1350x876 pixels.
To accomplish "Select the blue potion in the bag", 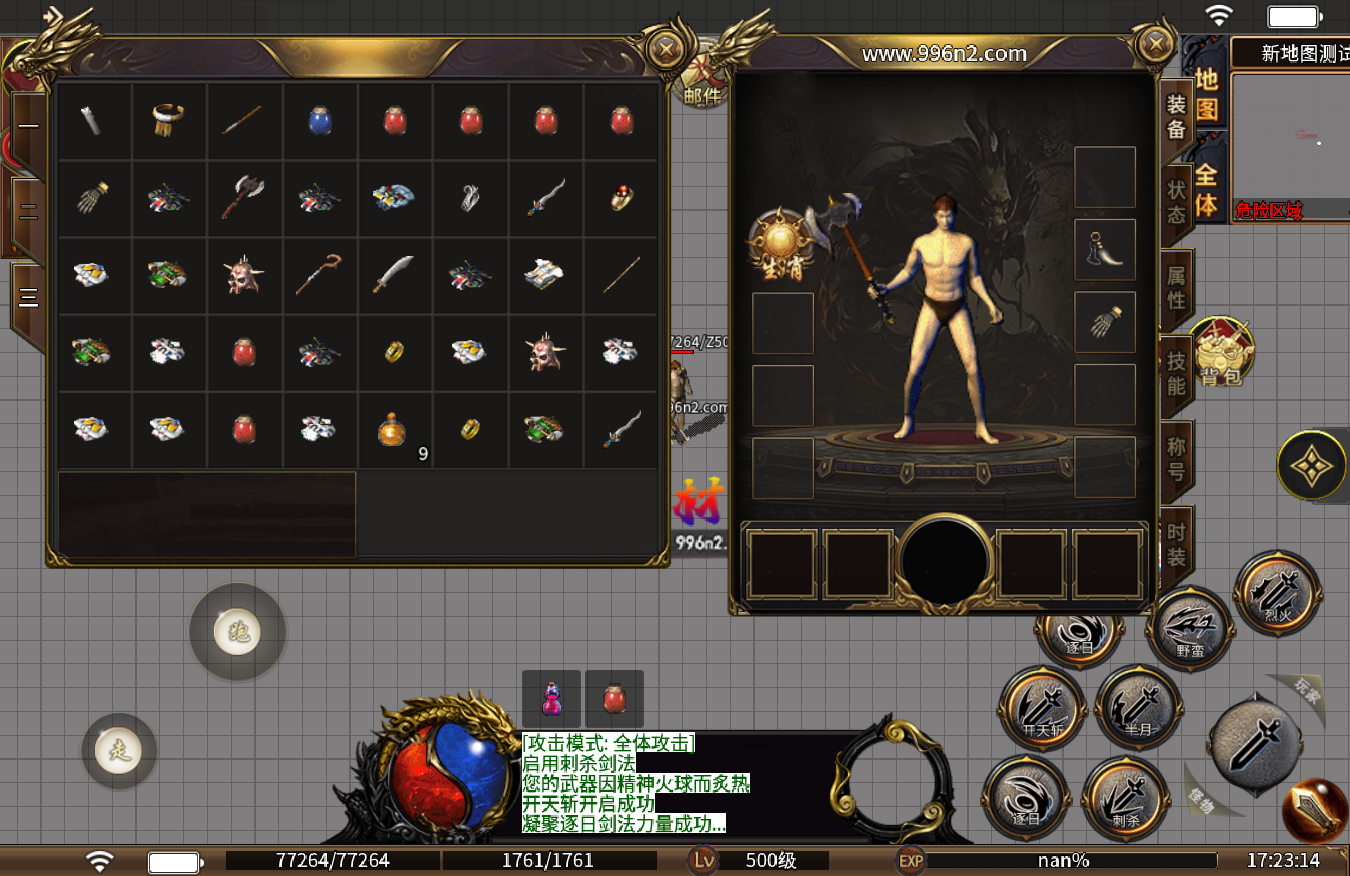I will coord(320,121).
